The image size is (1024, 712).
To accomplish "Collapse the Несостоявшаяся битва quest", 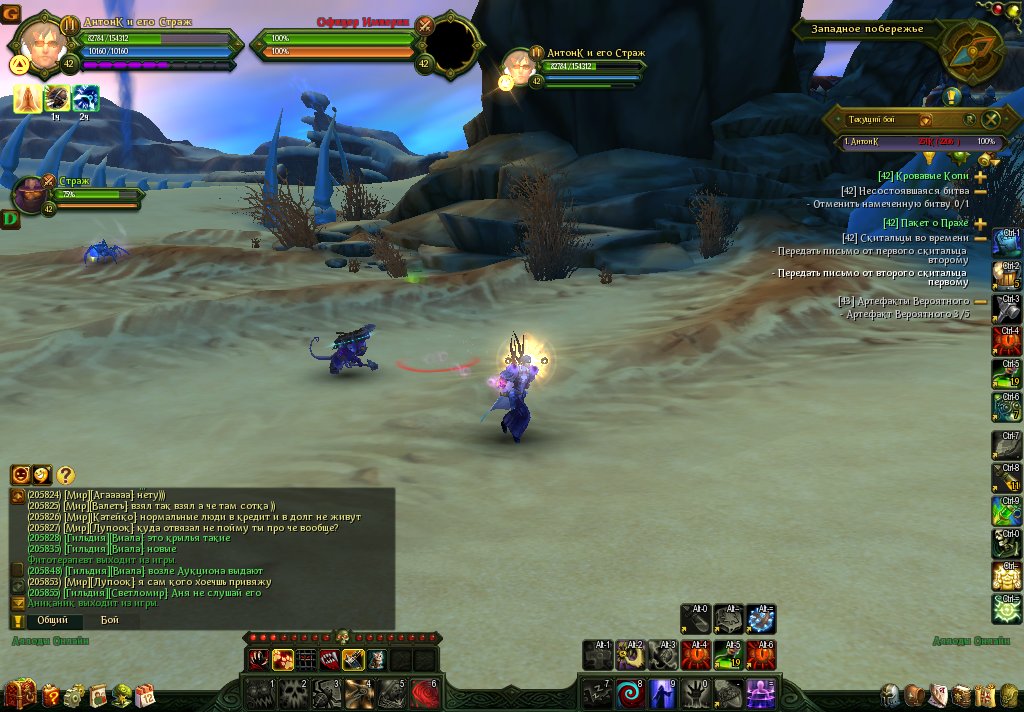I will point(980,191).
